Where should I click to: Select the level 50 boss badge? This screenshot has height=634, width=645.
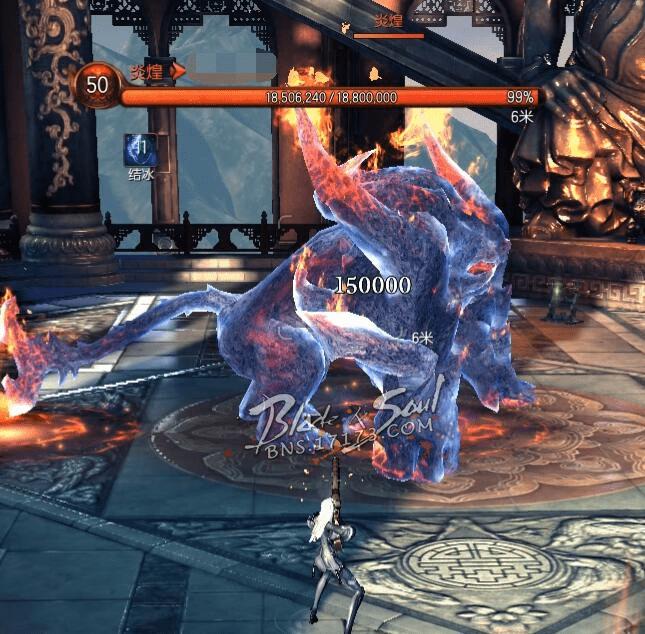[x=97, y=86]
